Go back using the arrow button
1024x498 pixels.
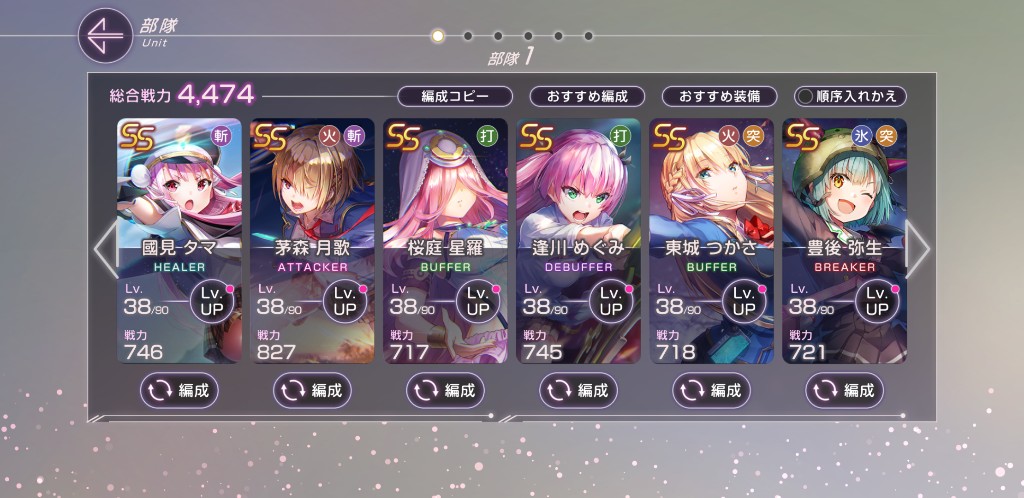(x=105, y=36)
